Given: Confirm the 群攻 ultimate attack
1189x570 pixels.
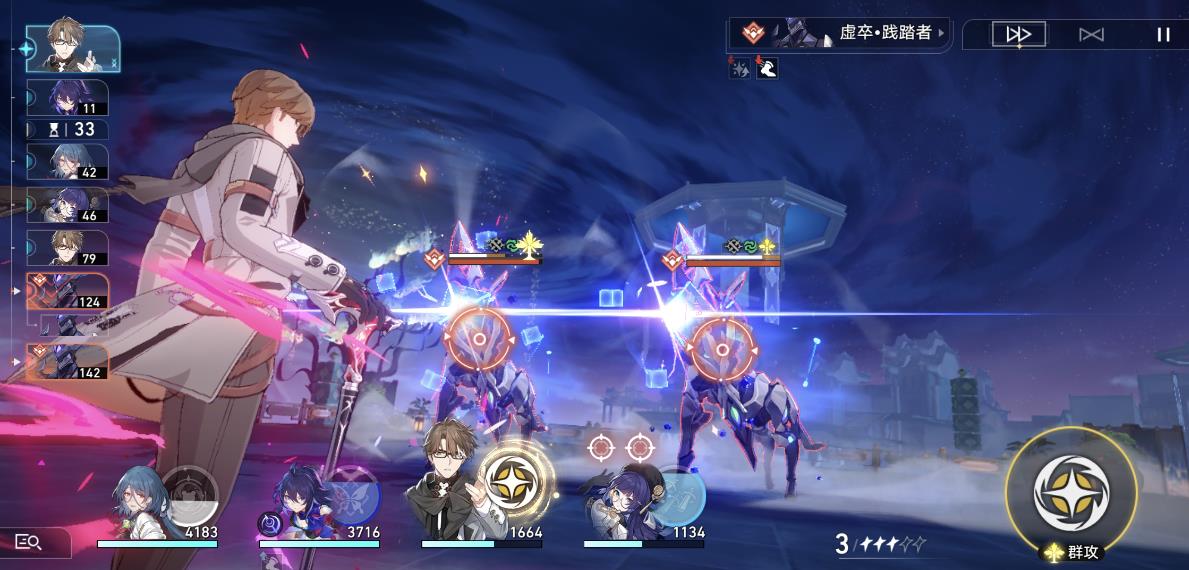Looking at the screenshot, I should click(1071, 494).
